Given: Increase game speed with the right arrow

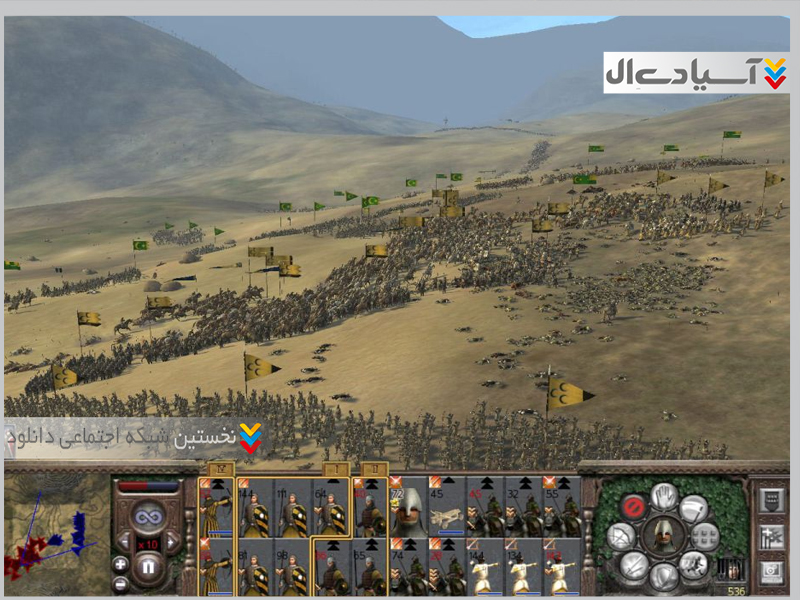Looking at the screenshot, I should [x=172, y=543].
